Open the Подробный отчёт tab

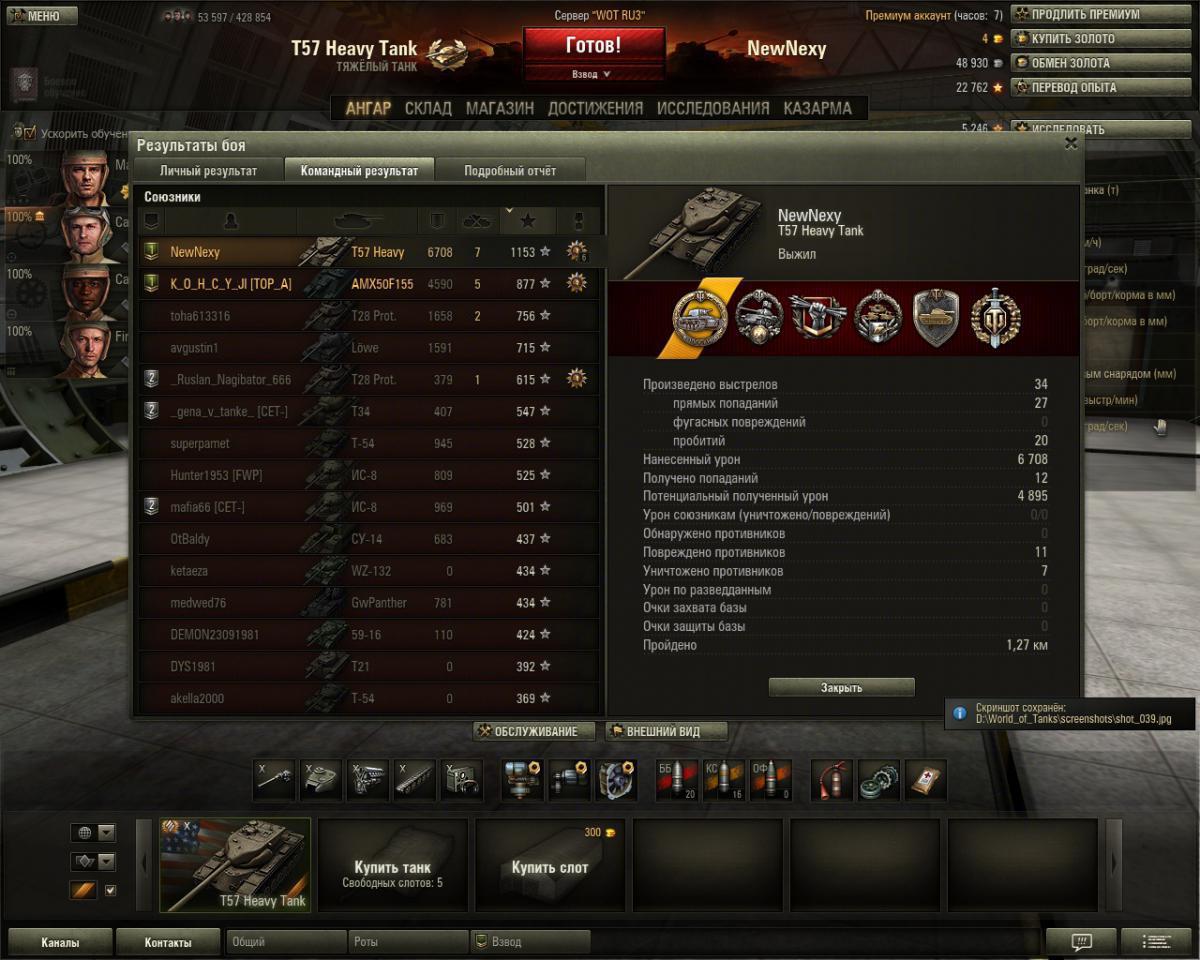(x=510, y=171)
